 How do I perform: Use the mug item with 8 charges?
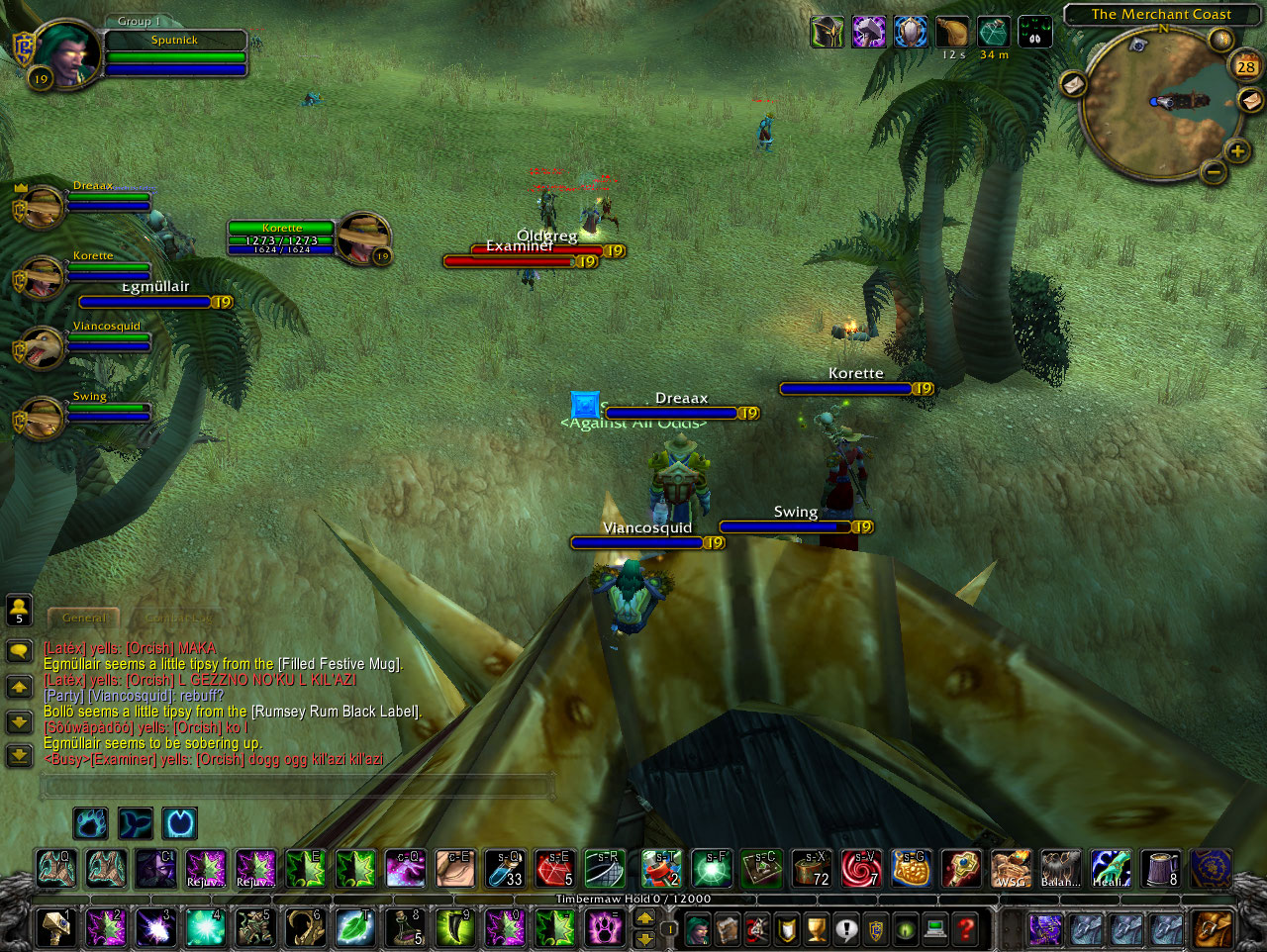[1160, 869]
